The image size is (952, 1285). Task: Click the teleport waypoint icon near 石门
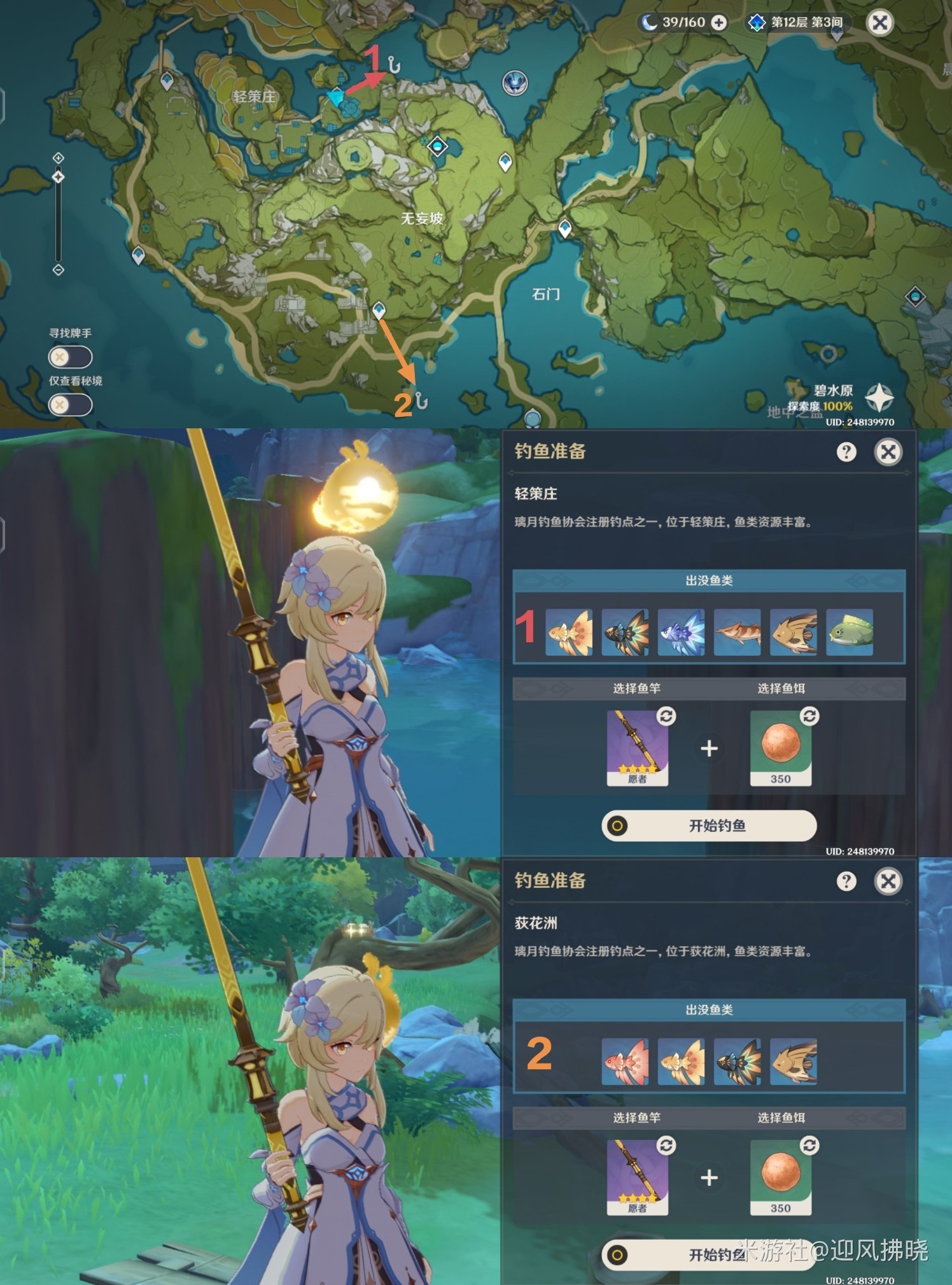[x=565, y=226]
